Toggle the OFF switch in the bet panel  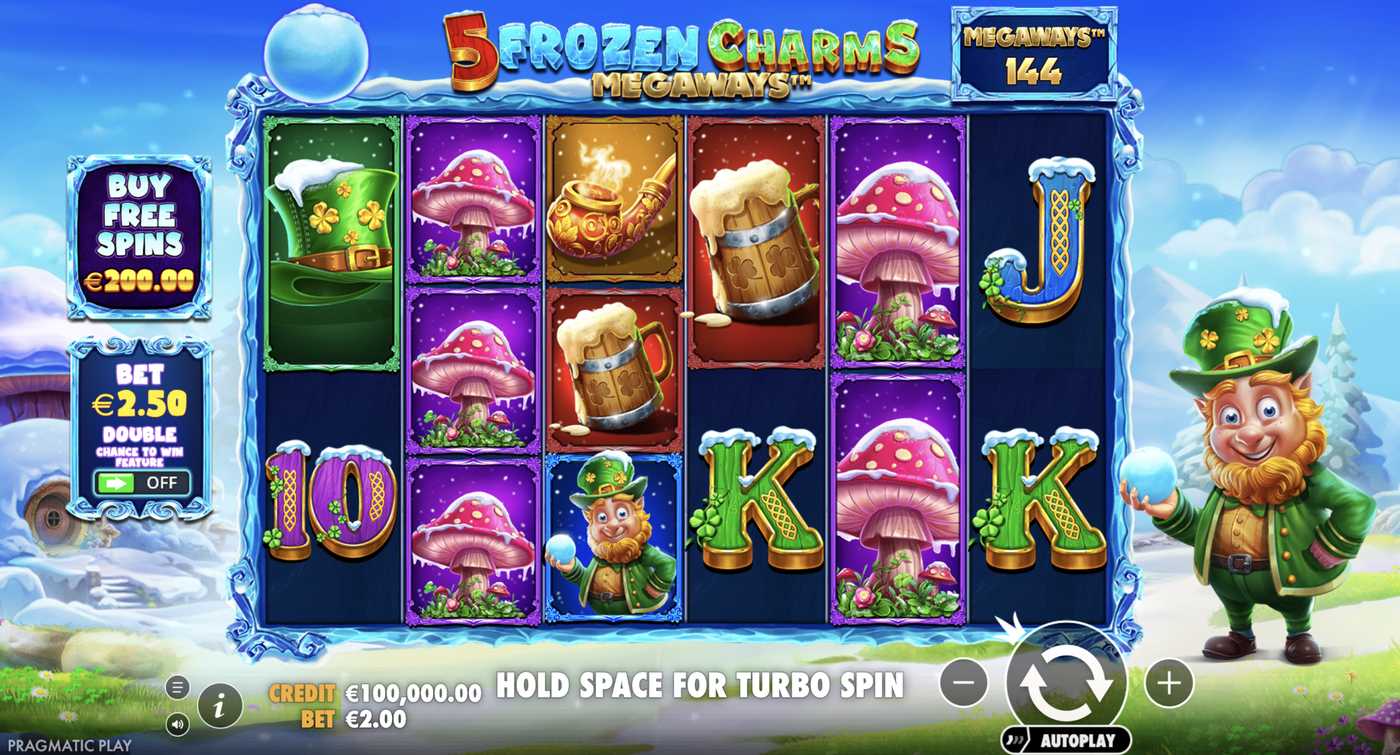click(144, 483)
